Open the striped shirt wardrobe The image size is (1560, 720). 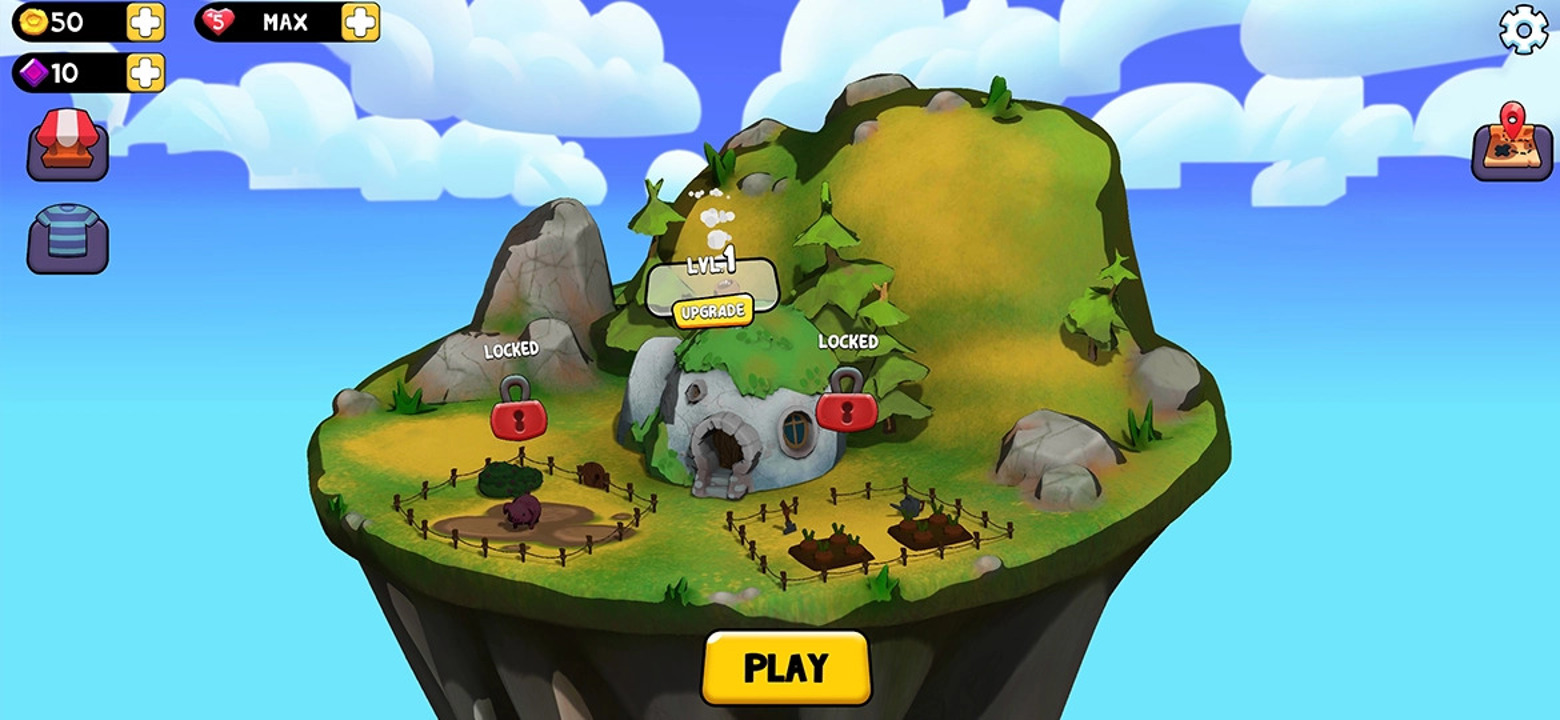tap(67, 237)
